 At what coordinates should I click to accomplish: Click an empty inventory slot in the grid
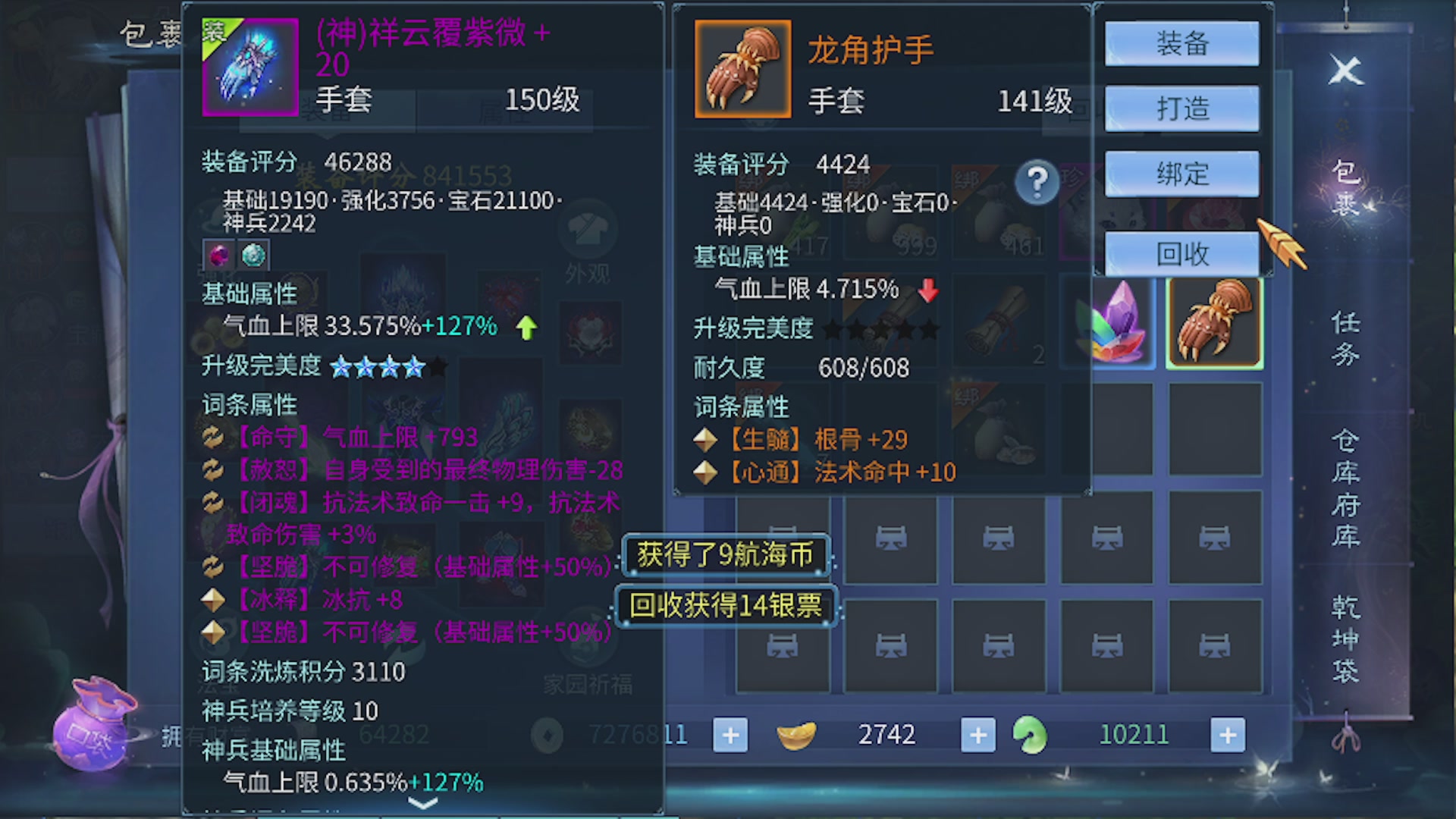[891, 538]
